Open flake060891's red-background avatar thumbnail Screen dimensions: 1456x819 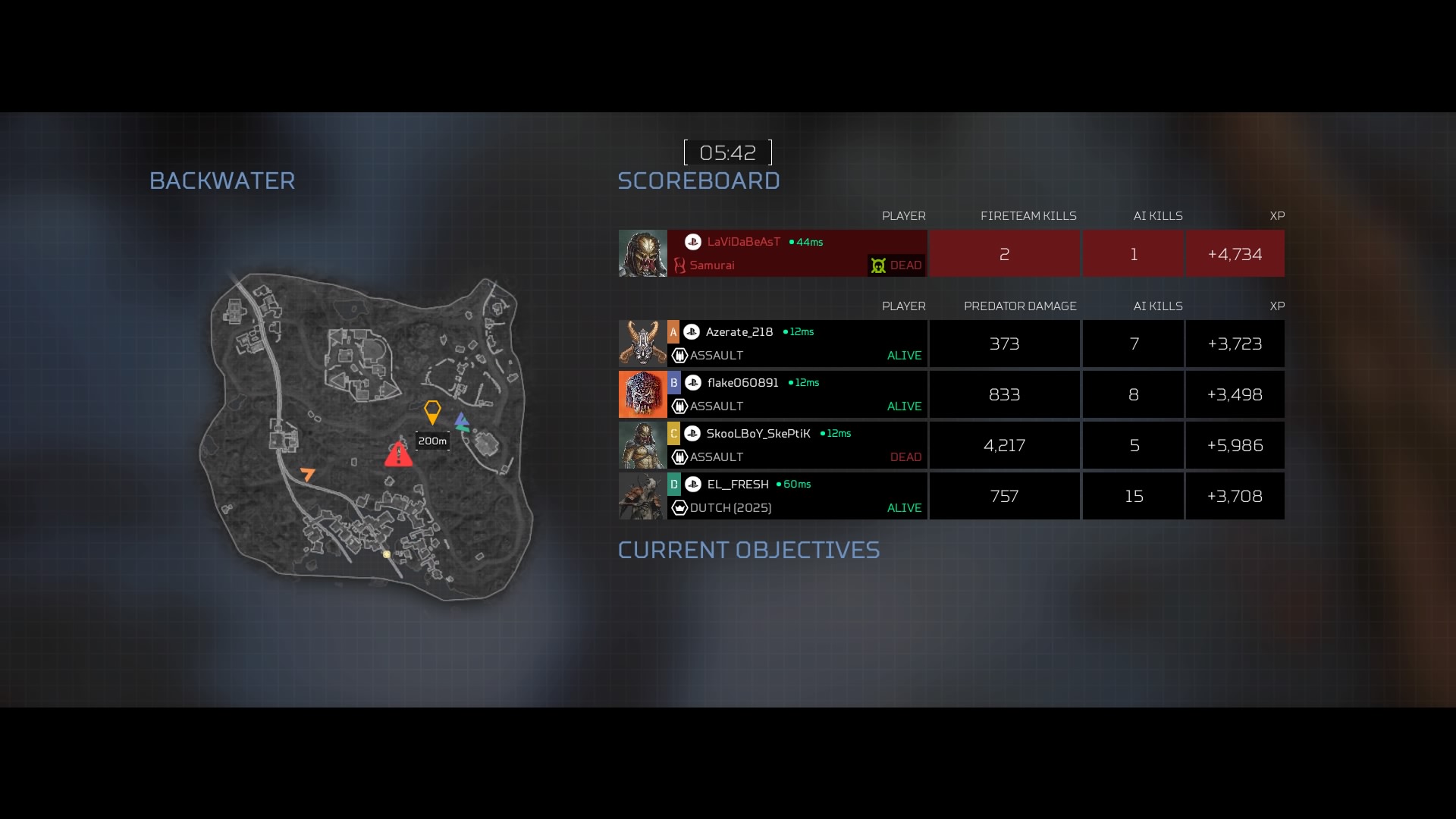click(x=642, y=394)
